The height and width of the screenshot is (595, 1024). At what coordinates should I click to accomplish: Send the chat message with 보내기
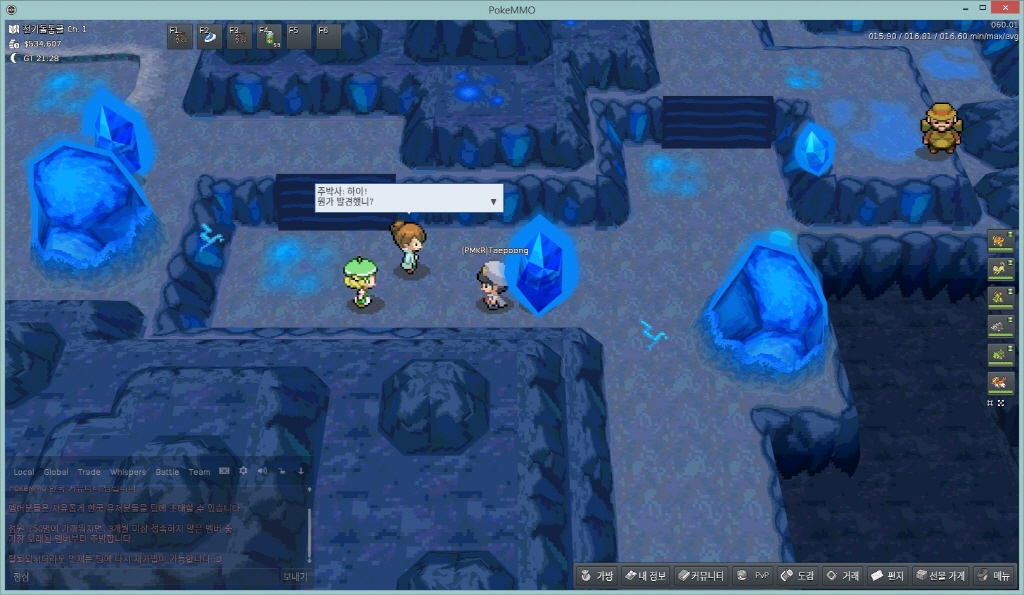(x=294, y=577)
